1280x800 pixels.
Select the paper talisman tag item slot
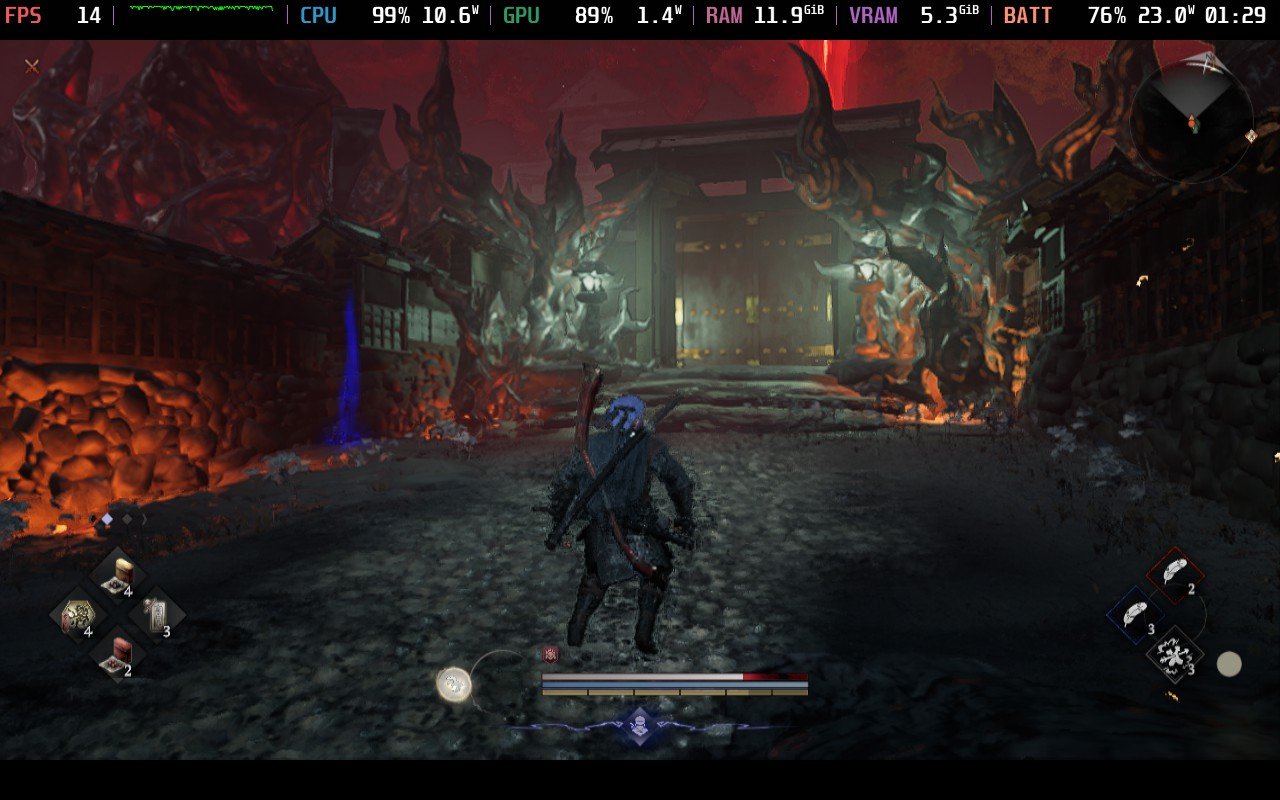(x=157, y=613)
